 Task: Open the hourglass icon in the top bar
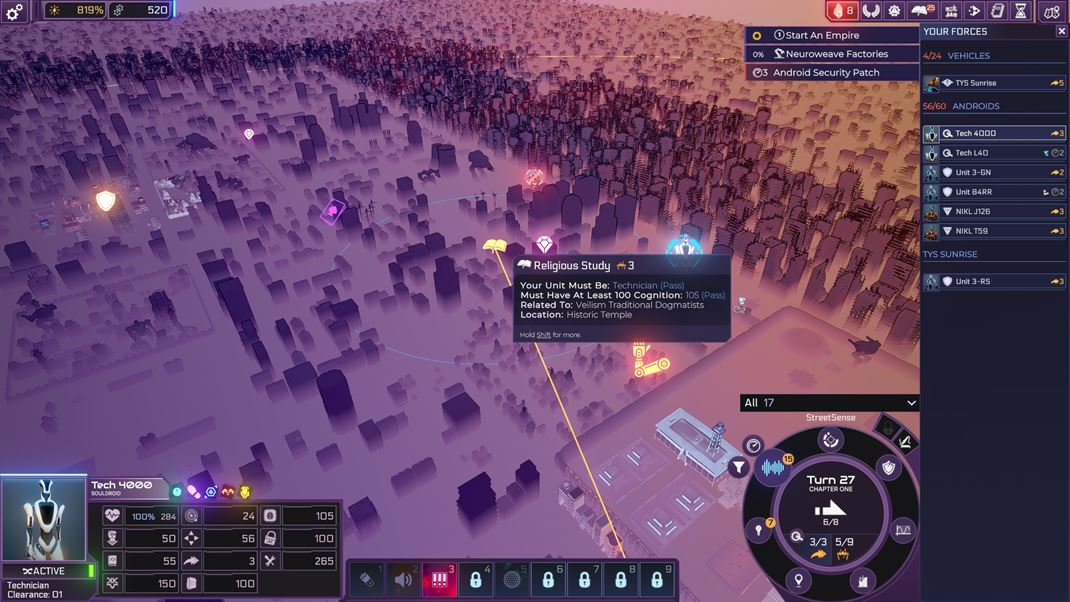pyautogui.click(x=1020, y=11)
